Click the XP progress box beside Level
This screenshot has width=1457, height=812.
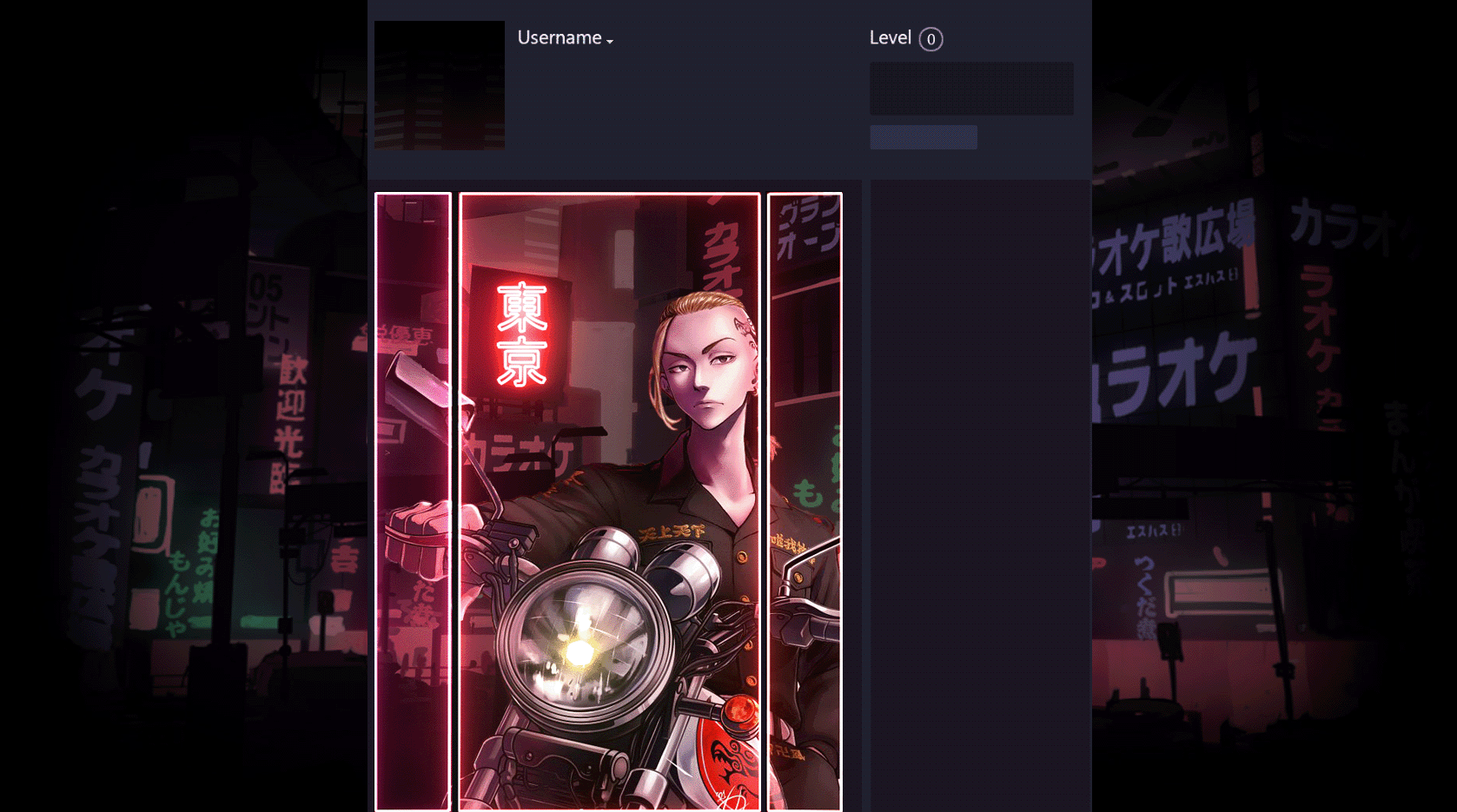coord(924,136)
